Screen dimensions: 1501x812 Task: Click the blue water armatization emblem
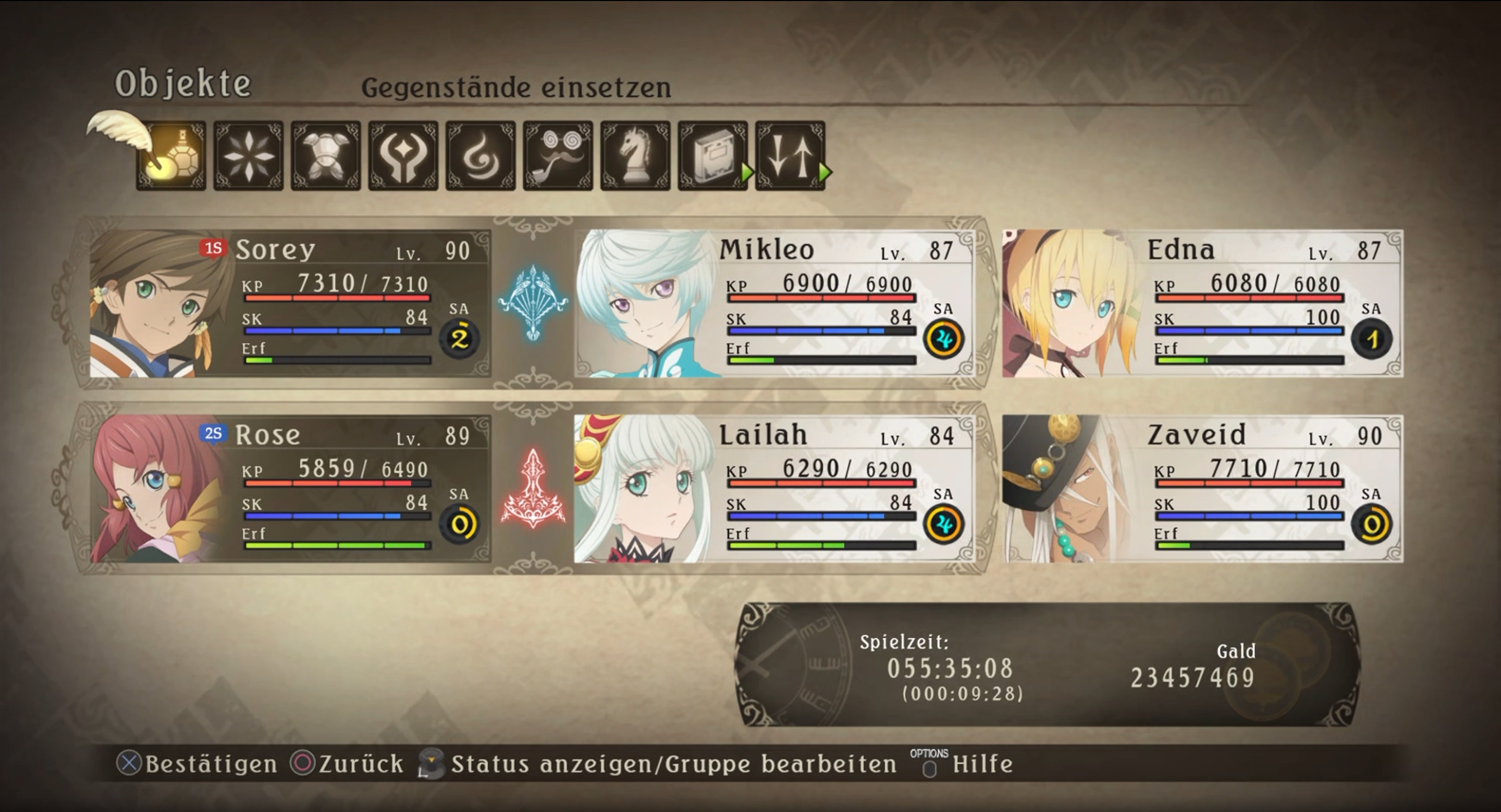533,302
